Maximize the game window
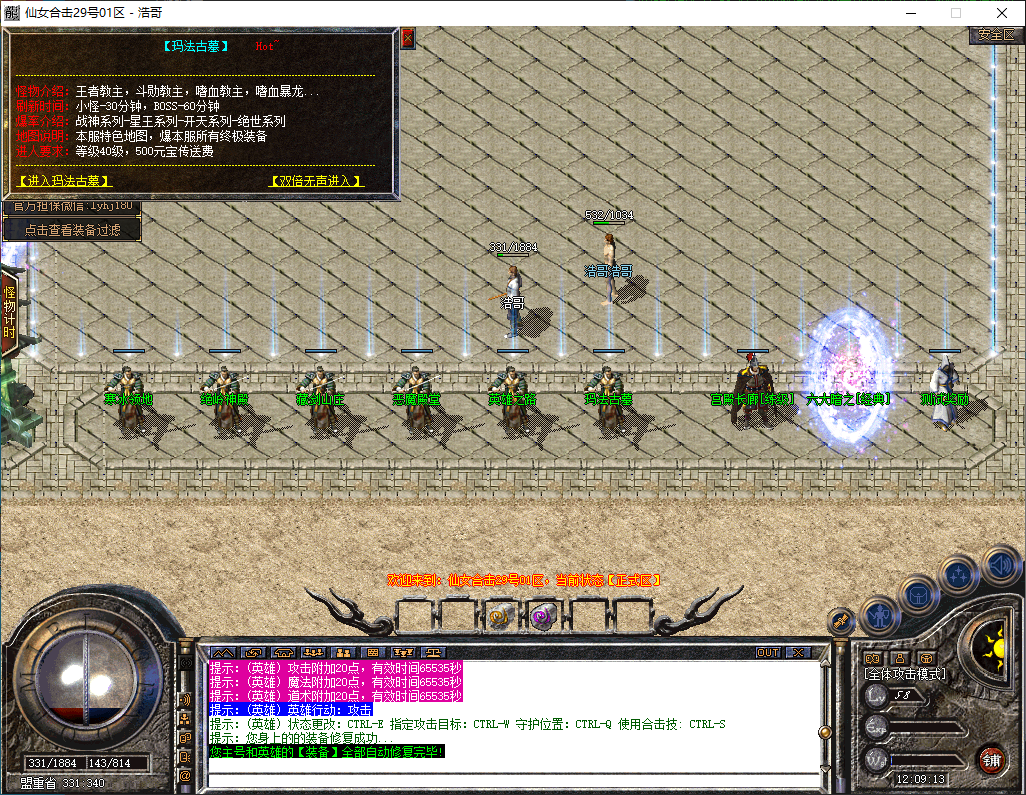 point(955,13)
